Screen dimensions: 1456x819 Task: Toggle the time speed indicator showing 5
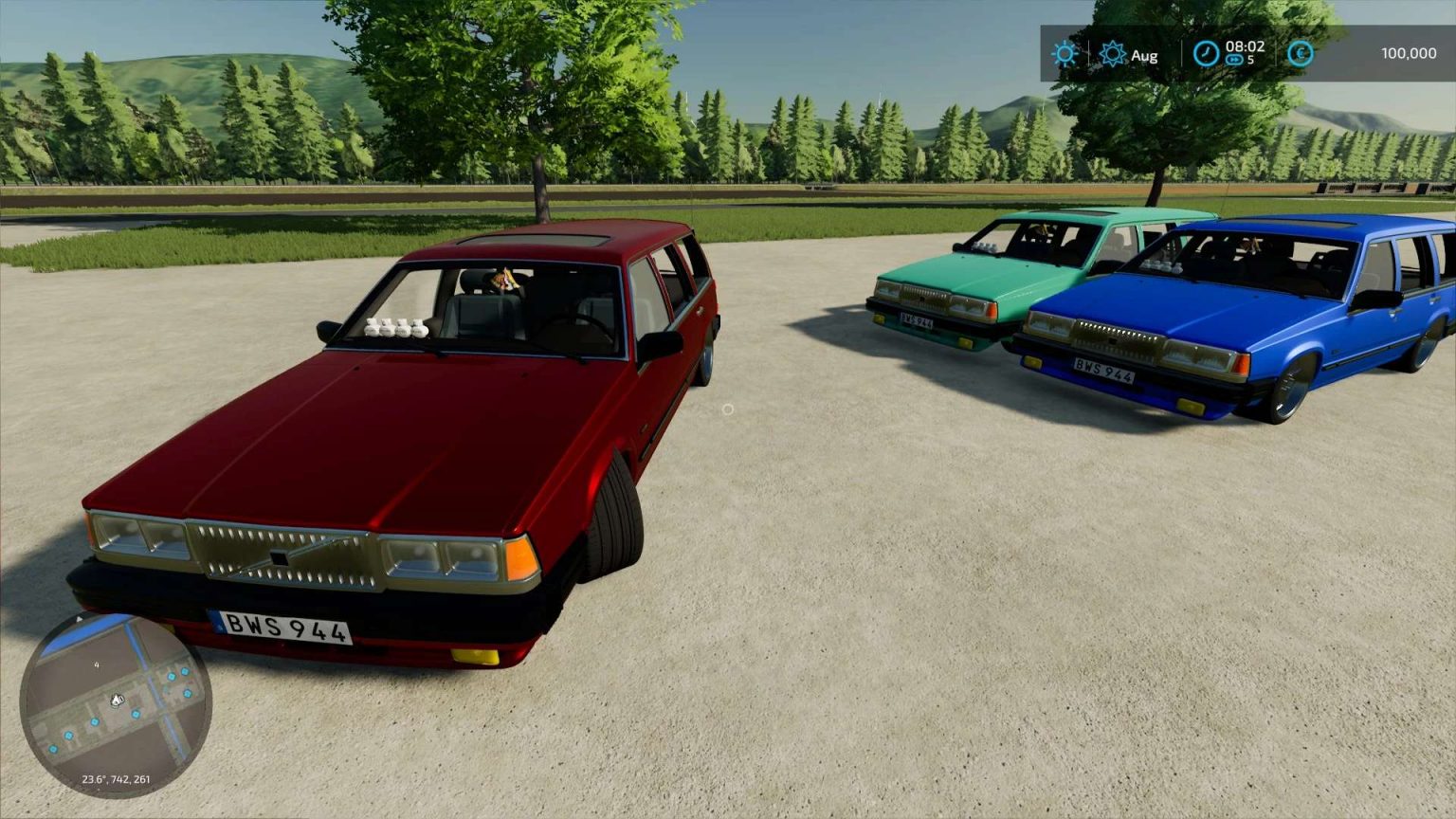pos(1249,59)
